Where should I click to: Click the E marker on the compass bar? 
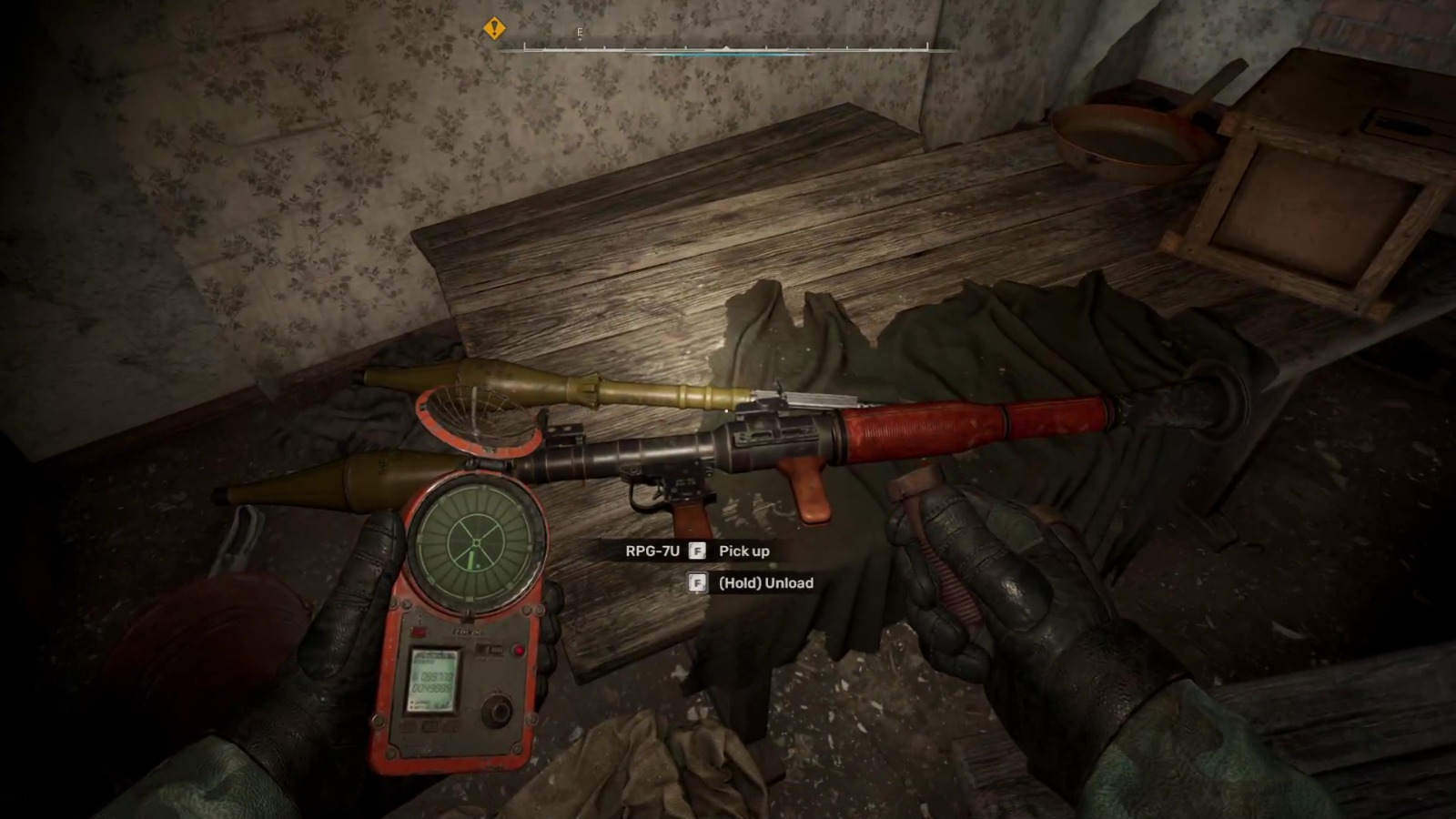[x=579, y=30]
